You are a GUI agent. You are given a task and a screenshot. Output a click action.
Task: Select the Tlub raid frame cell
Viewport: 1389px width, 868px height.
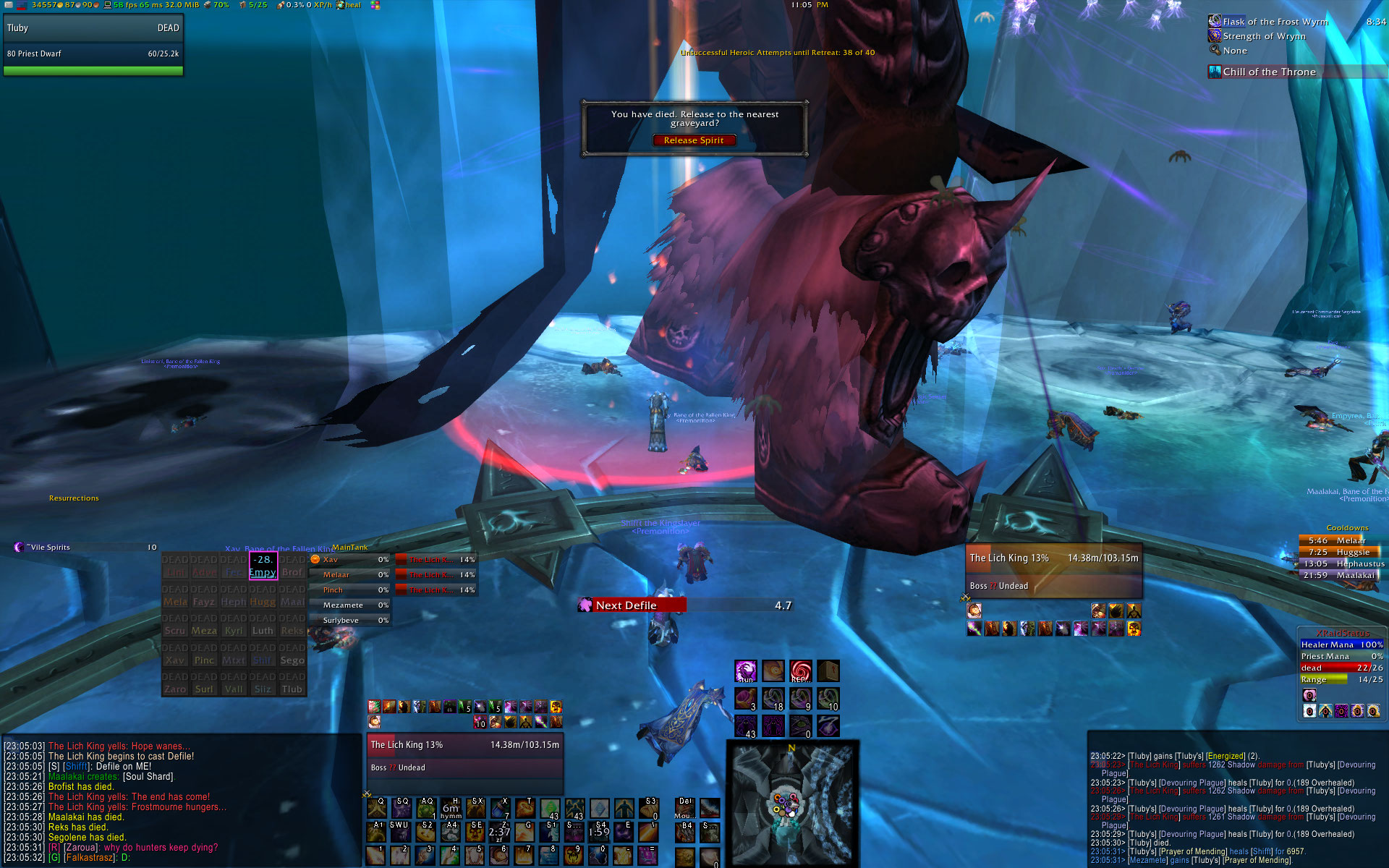(292, 684)
